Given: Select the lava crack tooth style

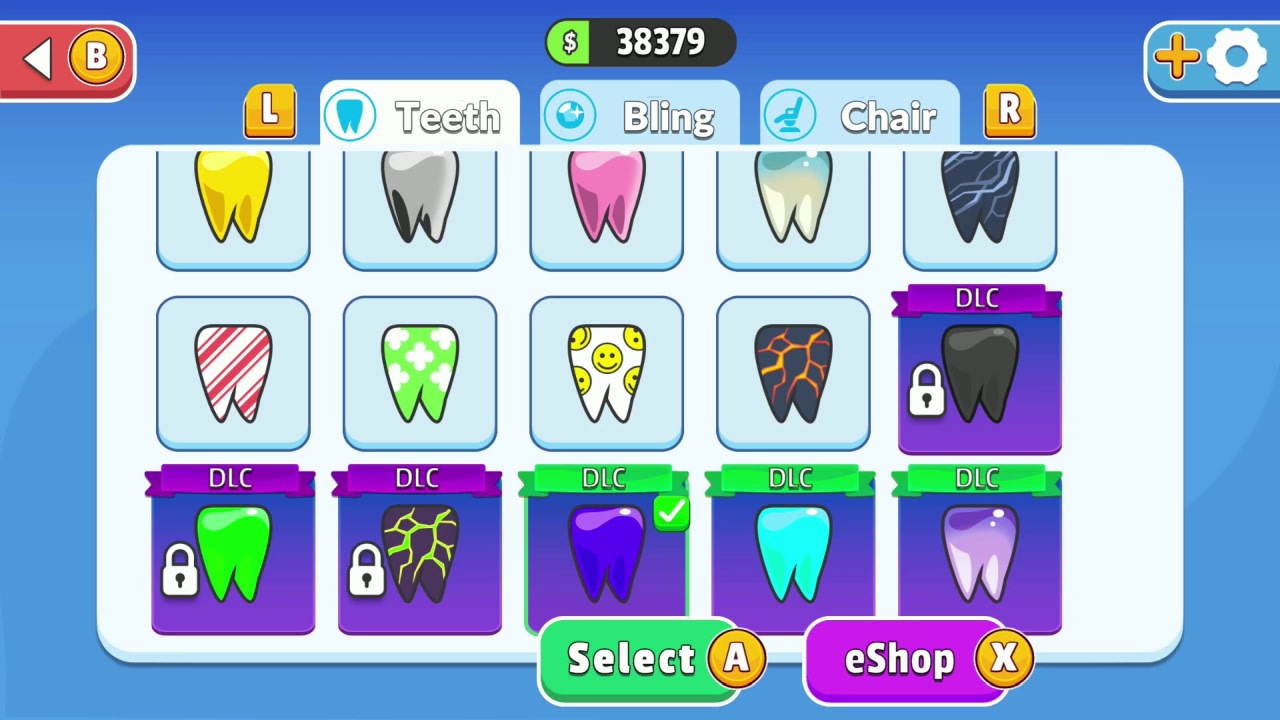Looking at the screenshot, I should (792, 372).
